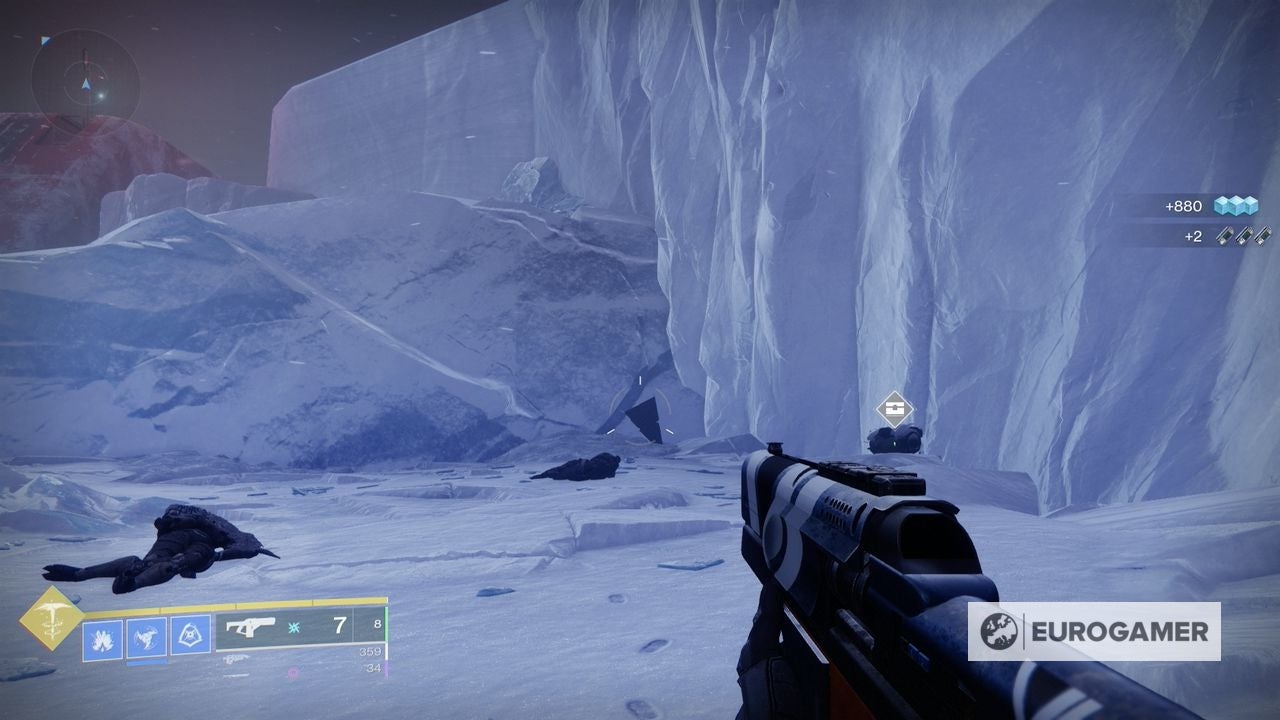This screenshot has width=1280, height=720.
Task: Click the Glimmer cubes currency icon
Action: (x=1237, y=206)
